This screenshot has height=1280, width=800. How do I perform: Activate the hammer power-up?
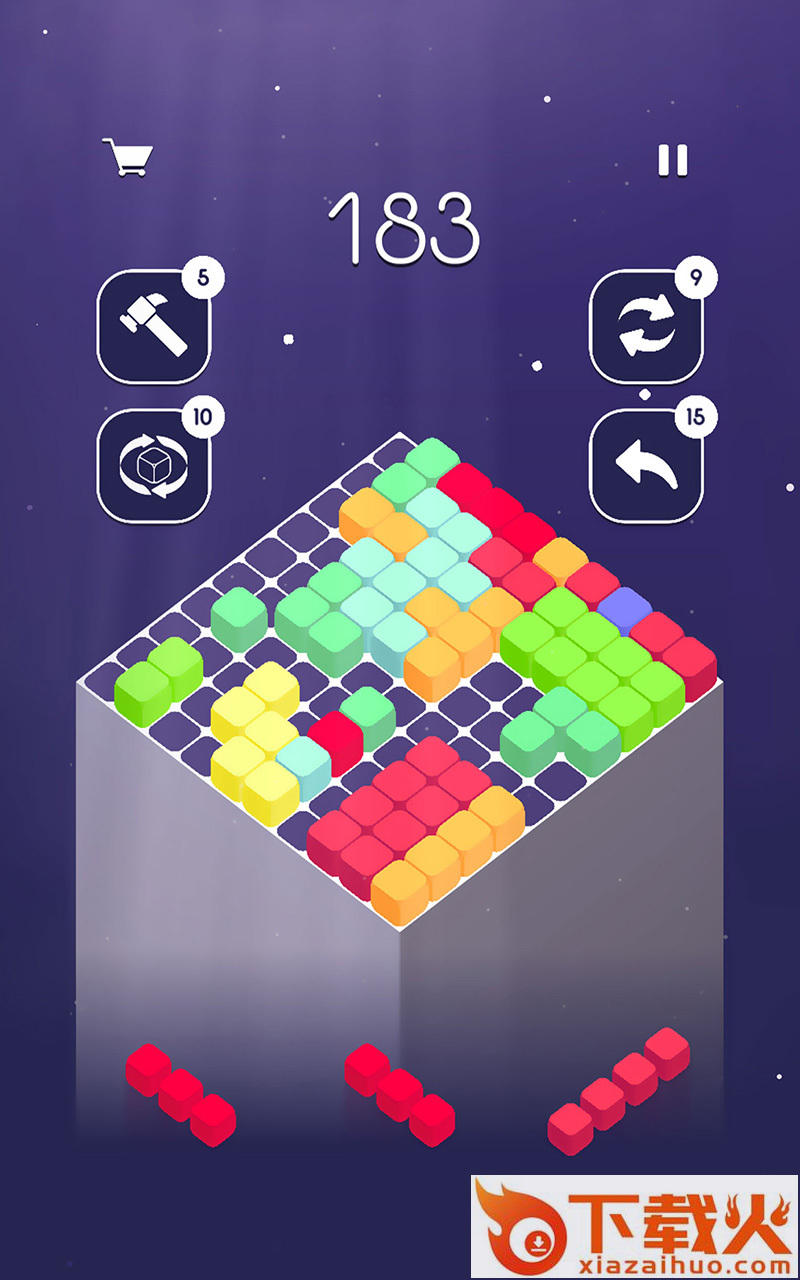pos(154,326)
